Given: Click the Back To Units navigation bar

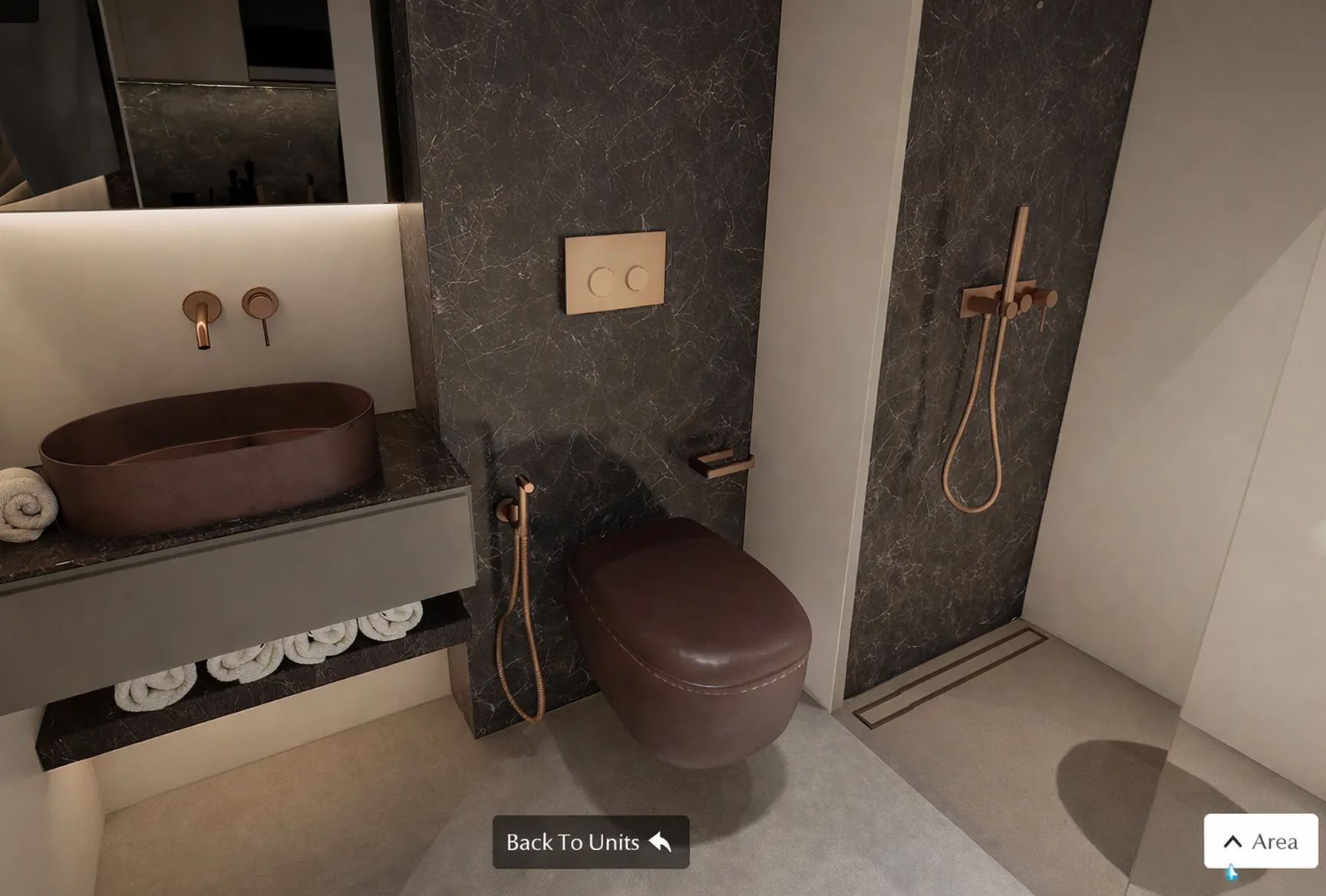Looking at the screenshot, I should pos(589,842).
